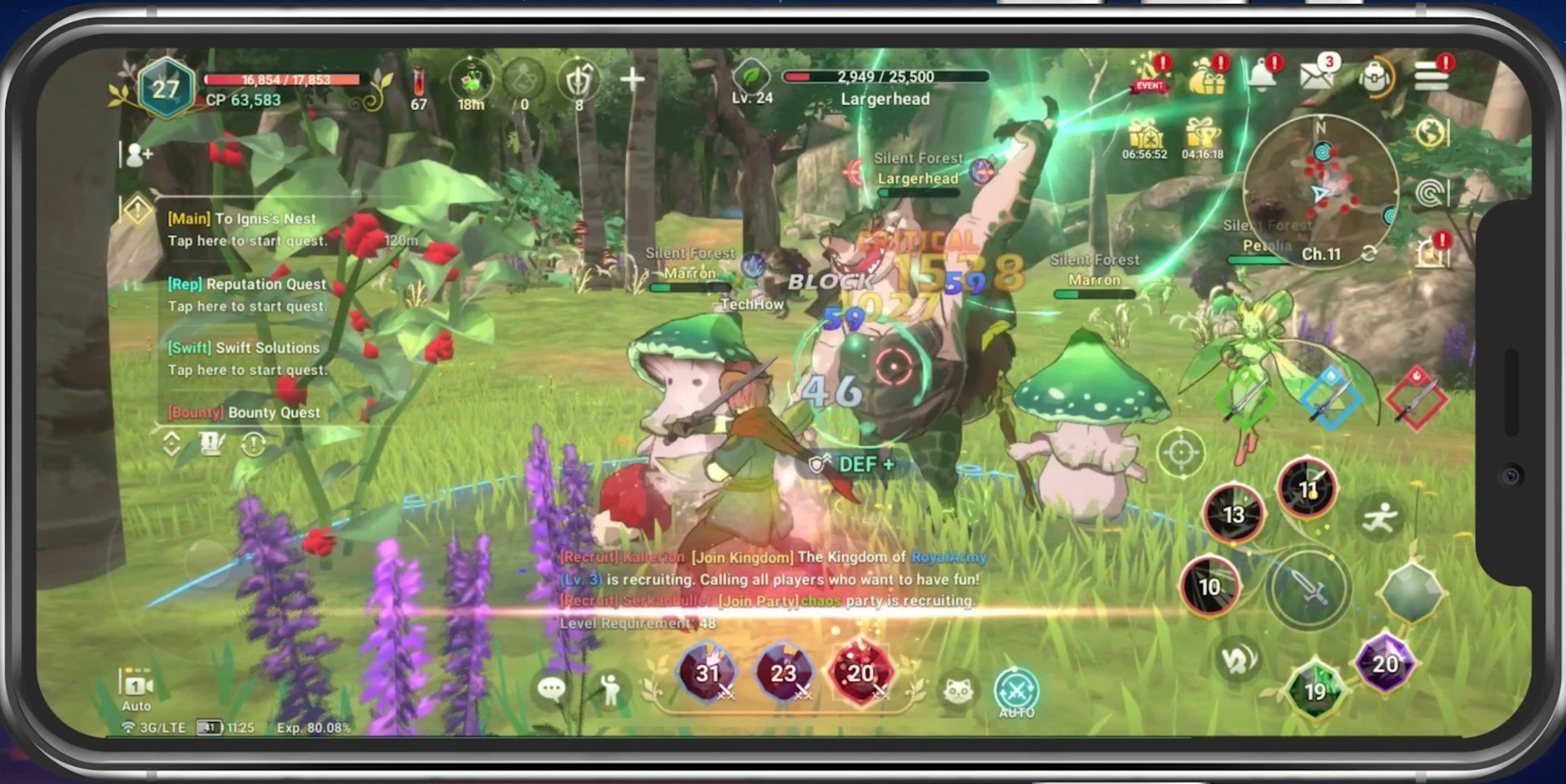Tap the sword basic attack button

(1308, 589)
